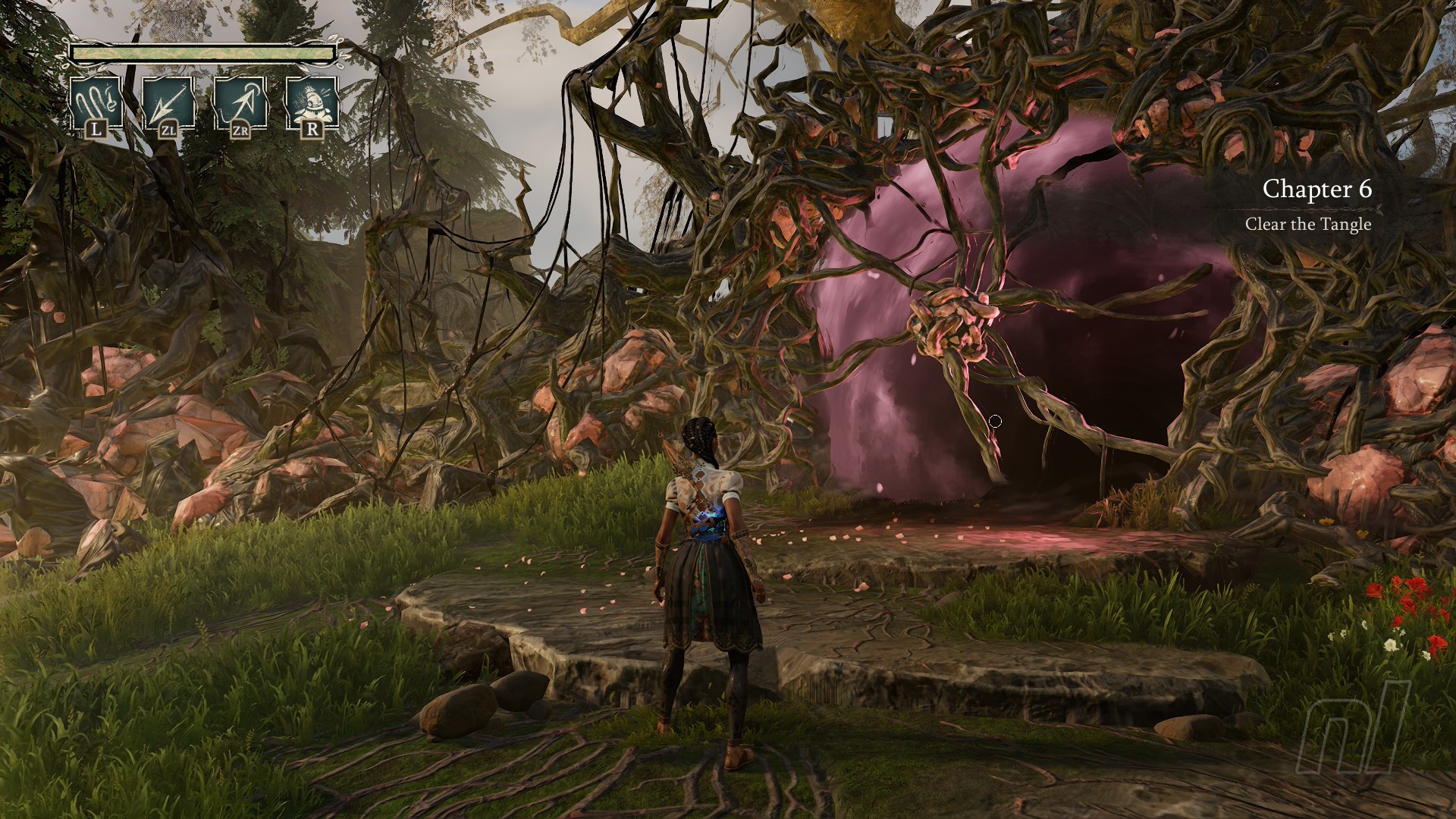Activate the hand gesture ability icon
1456x819 pixels.
[96, 104]
